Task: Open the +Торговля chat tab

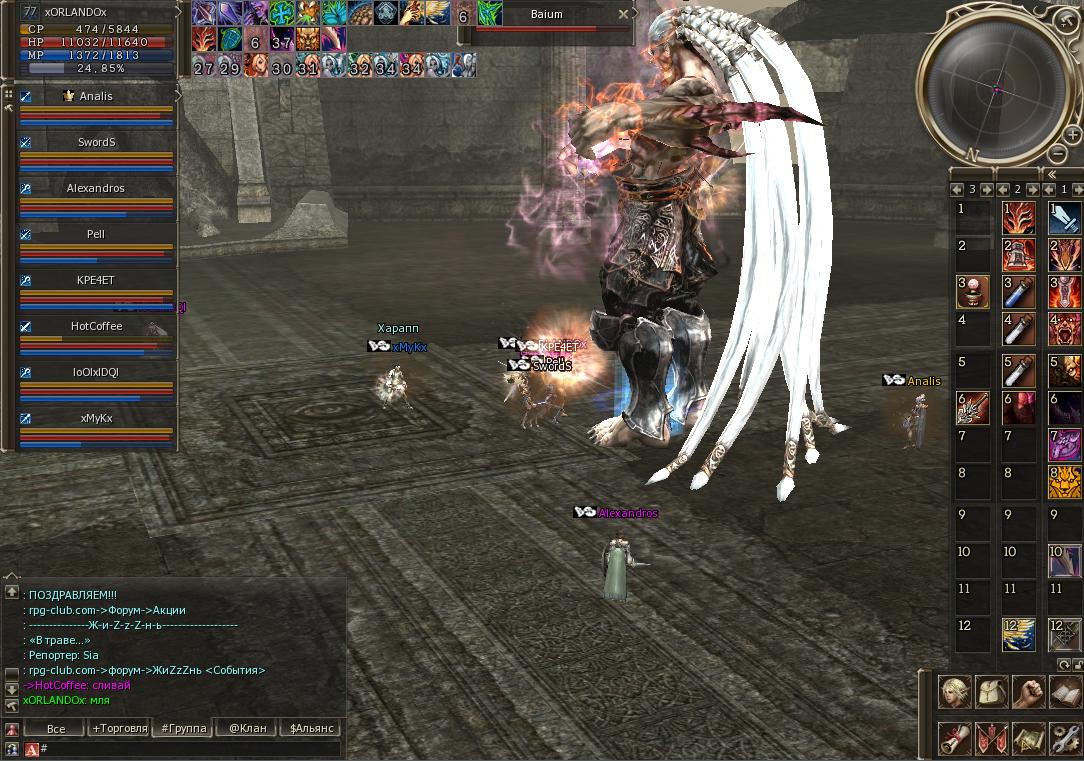Action: coord(119,729)
